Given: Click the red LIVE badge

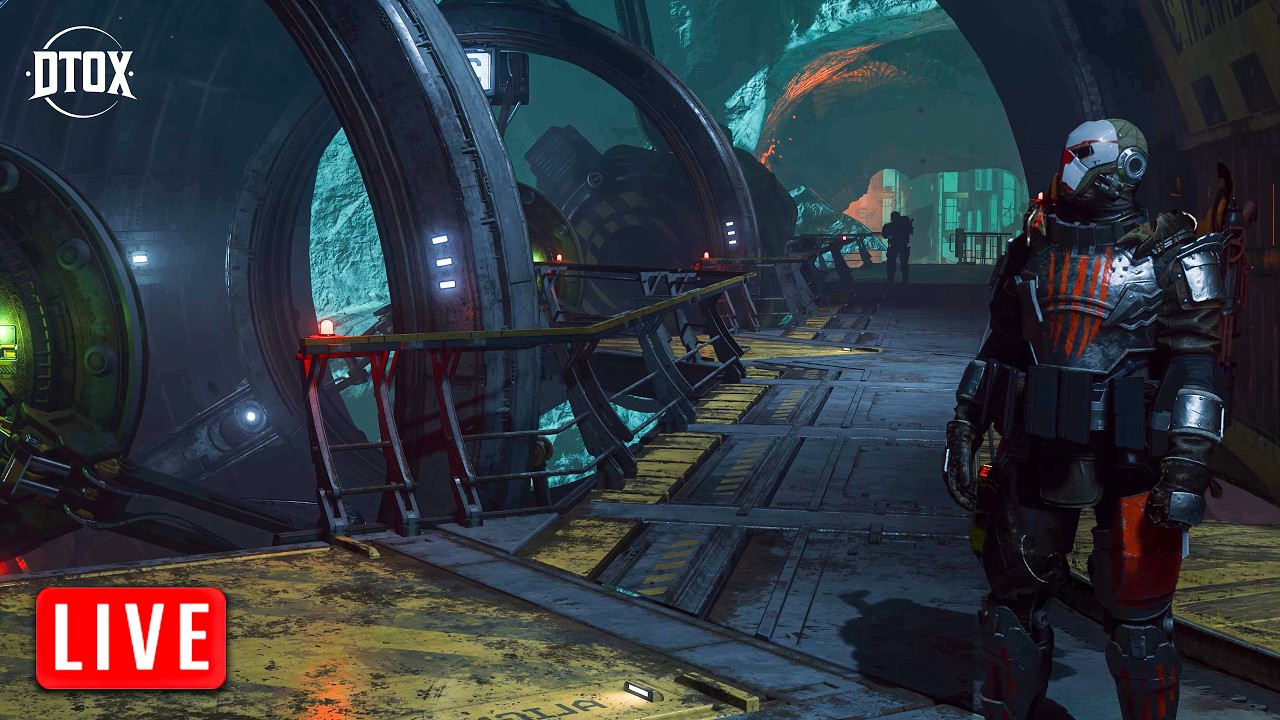Looking at the screenshot, I should (x=131, y=638).
